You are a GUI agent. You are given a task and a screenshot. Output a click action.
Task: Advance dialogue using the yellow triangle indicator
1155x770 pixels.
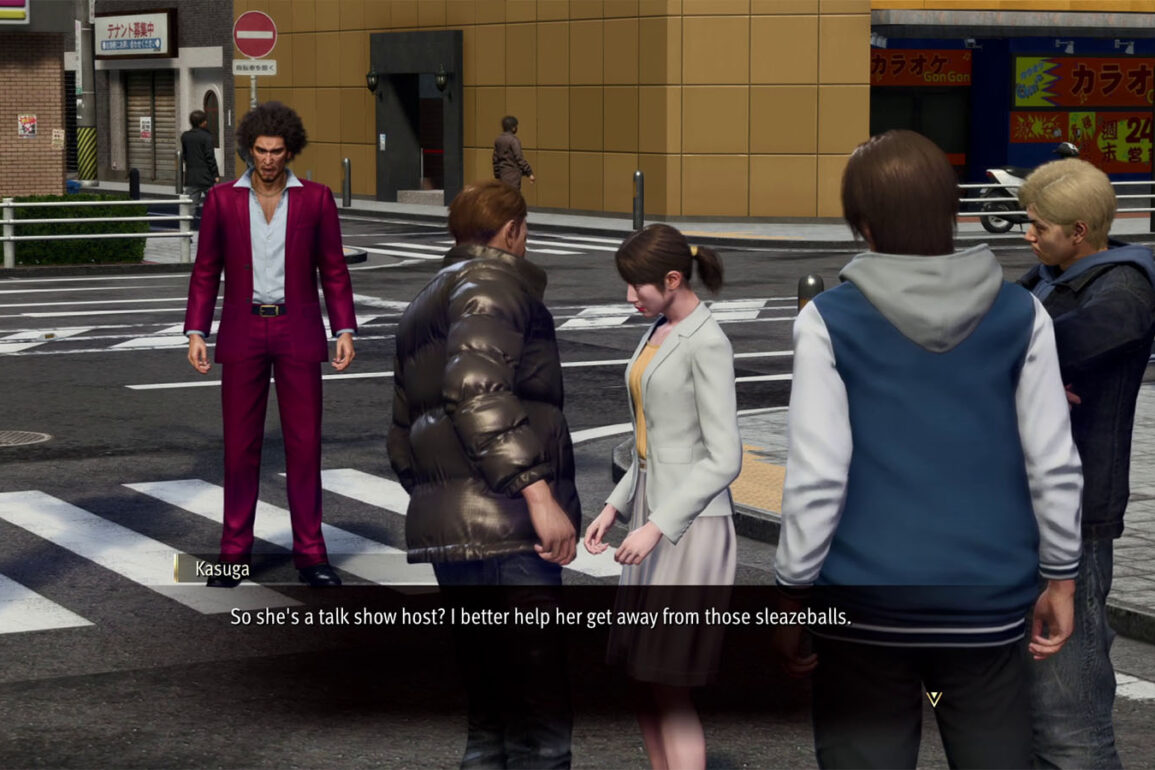(x=933, y=698)
